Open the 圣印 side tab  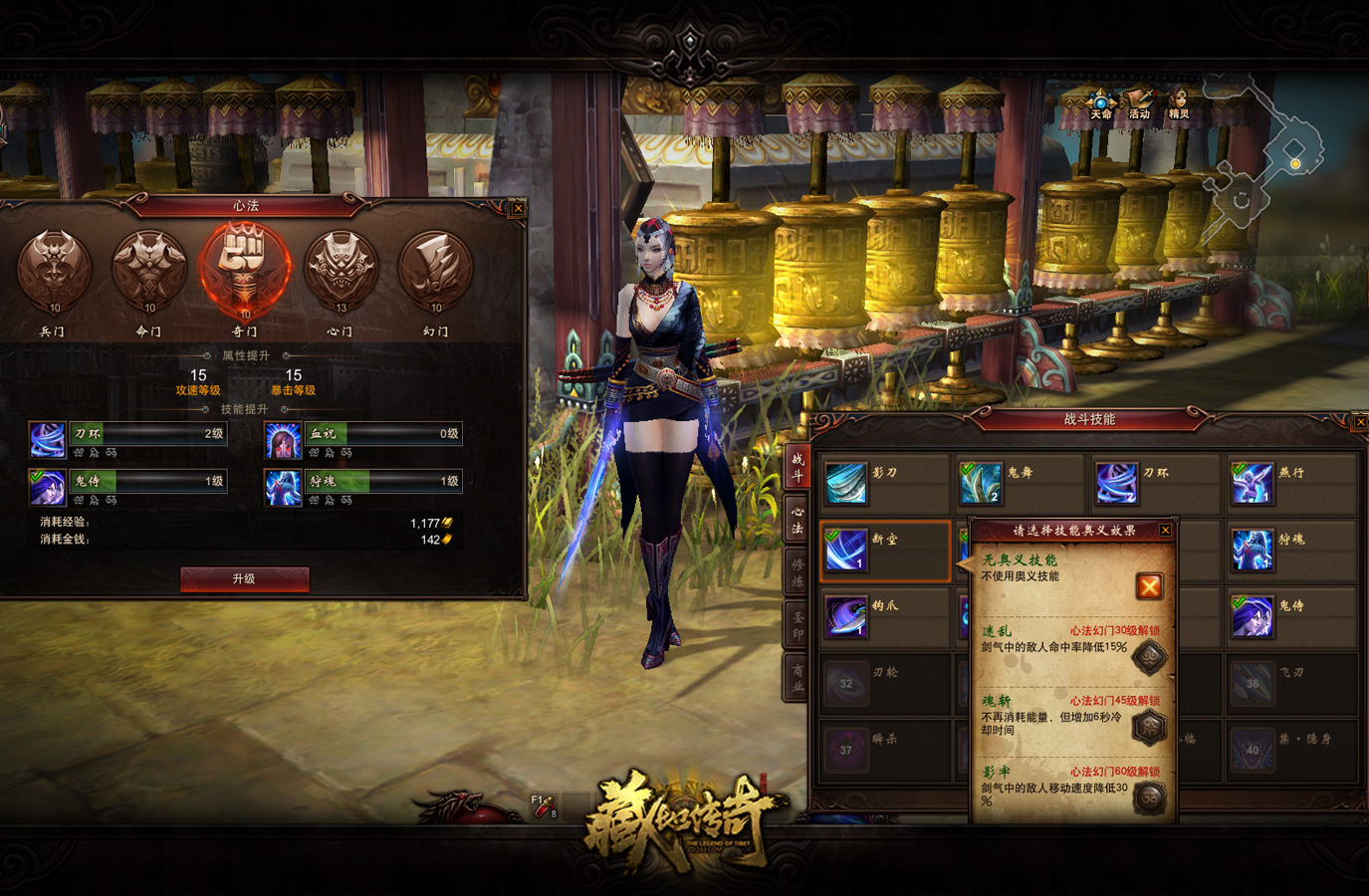tap(798, 625)
